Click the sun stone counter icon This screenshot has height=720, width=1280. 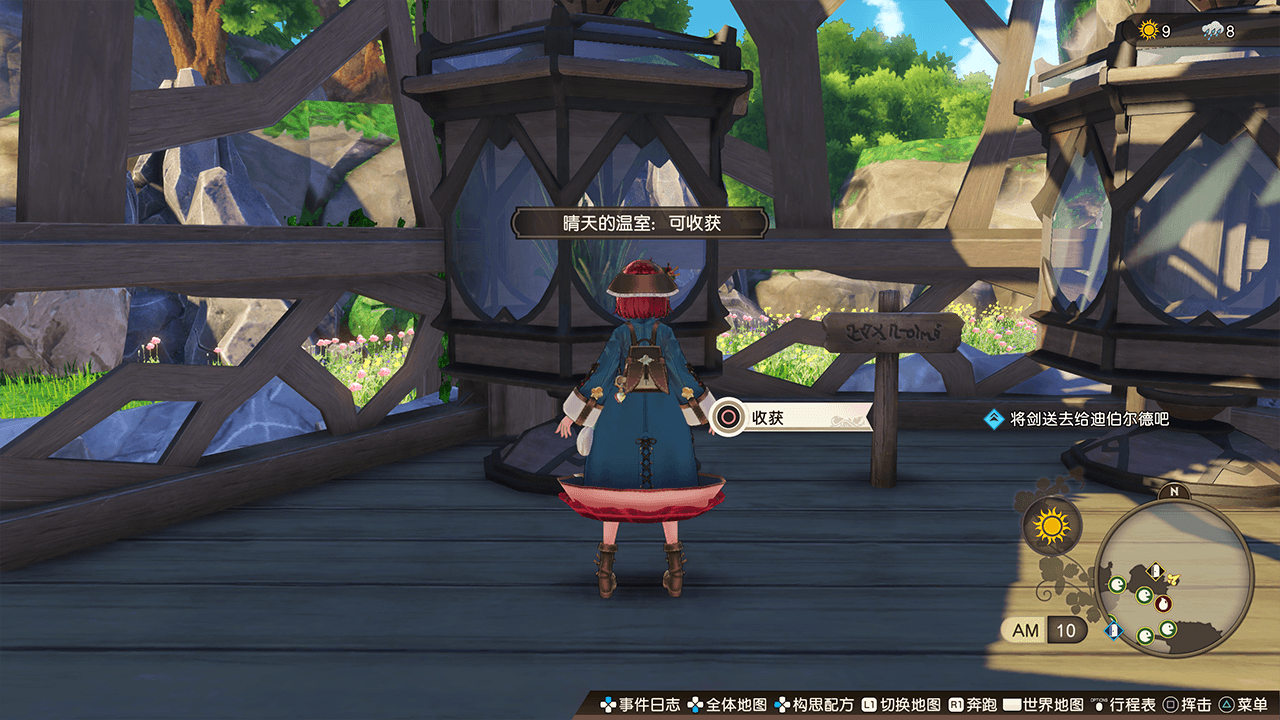click(x=1147, y=30)
